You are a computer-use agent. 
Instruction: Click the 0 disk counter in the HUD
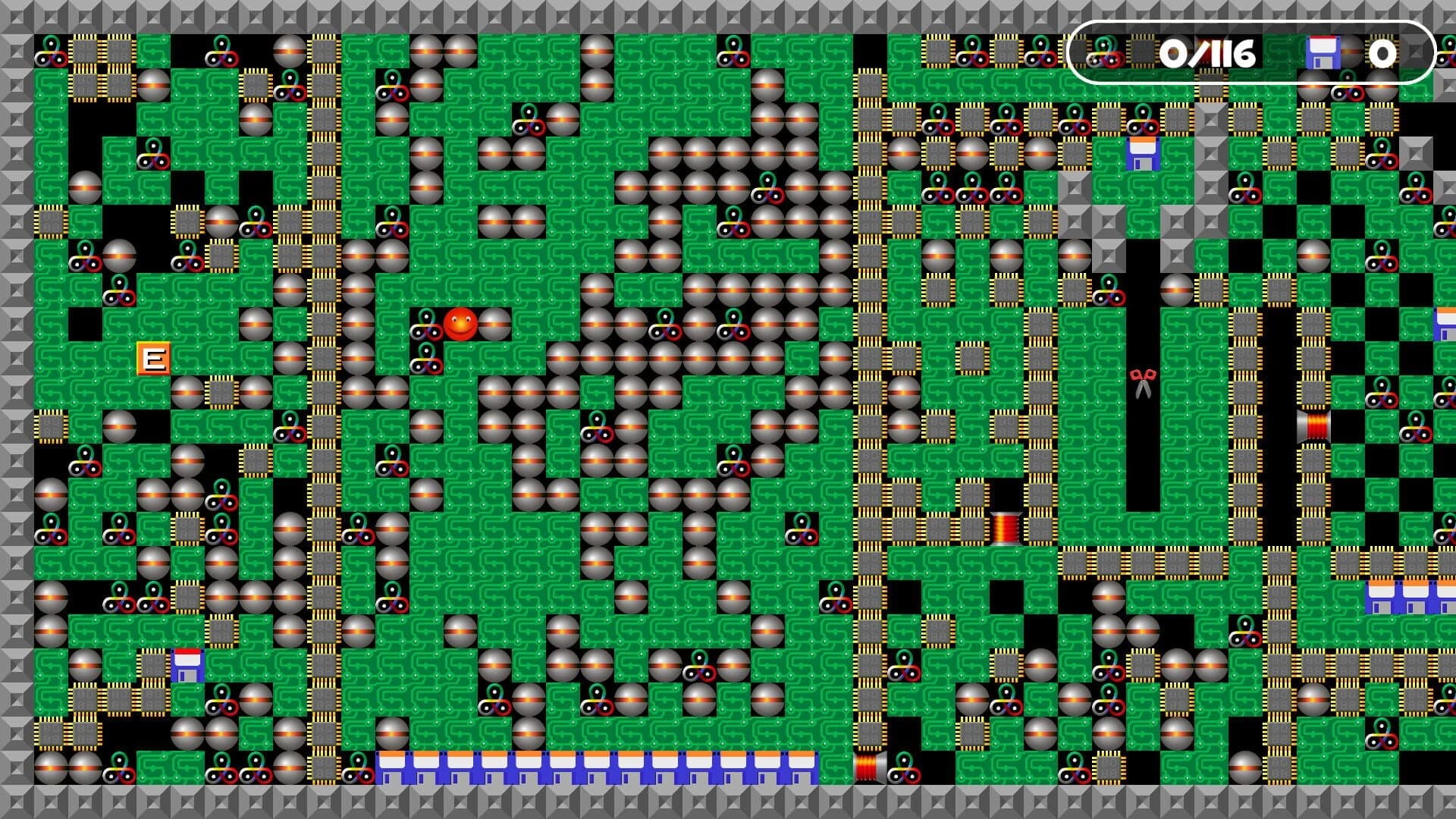(1382, 53)
